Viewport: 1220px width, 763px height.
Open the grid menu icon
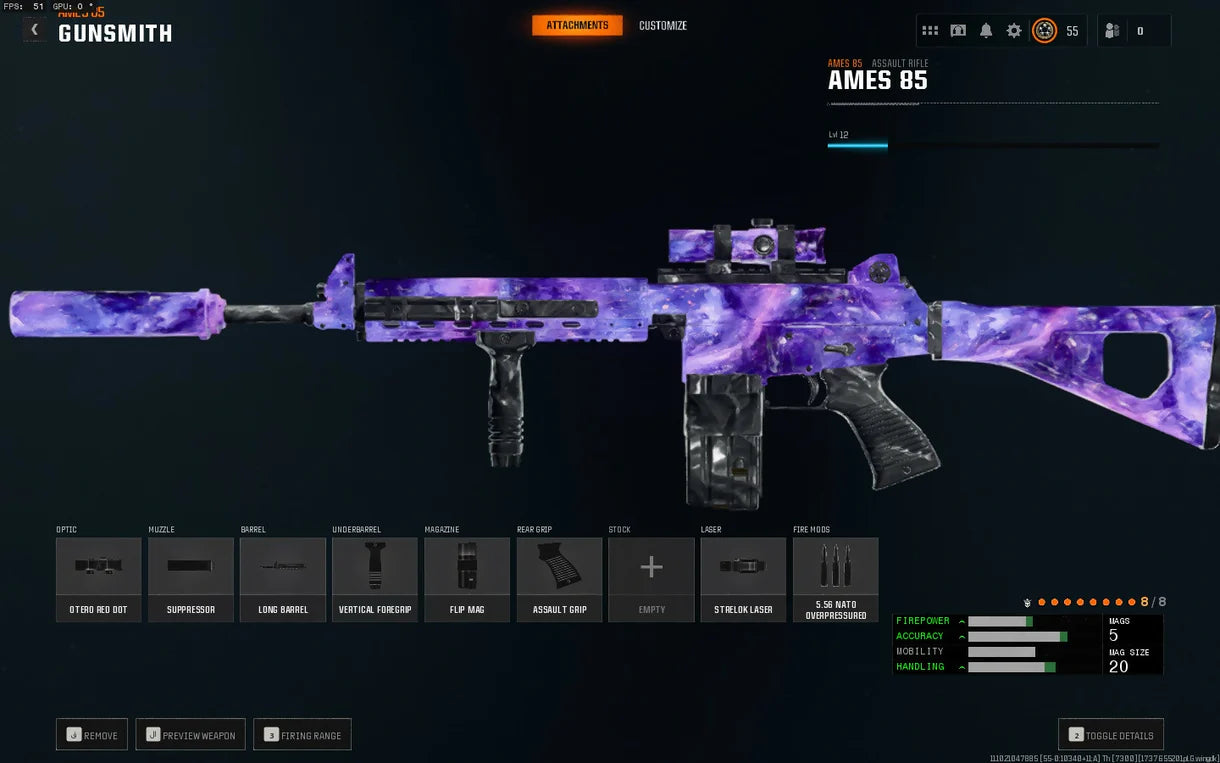[930, 31]
